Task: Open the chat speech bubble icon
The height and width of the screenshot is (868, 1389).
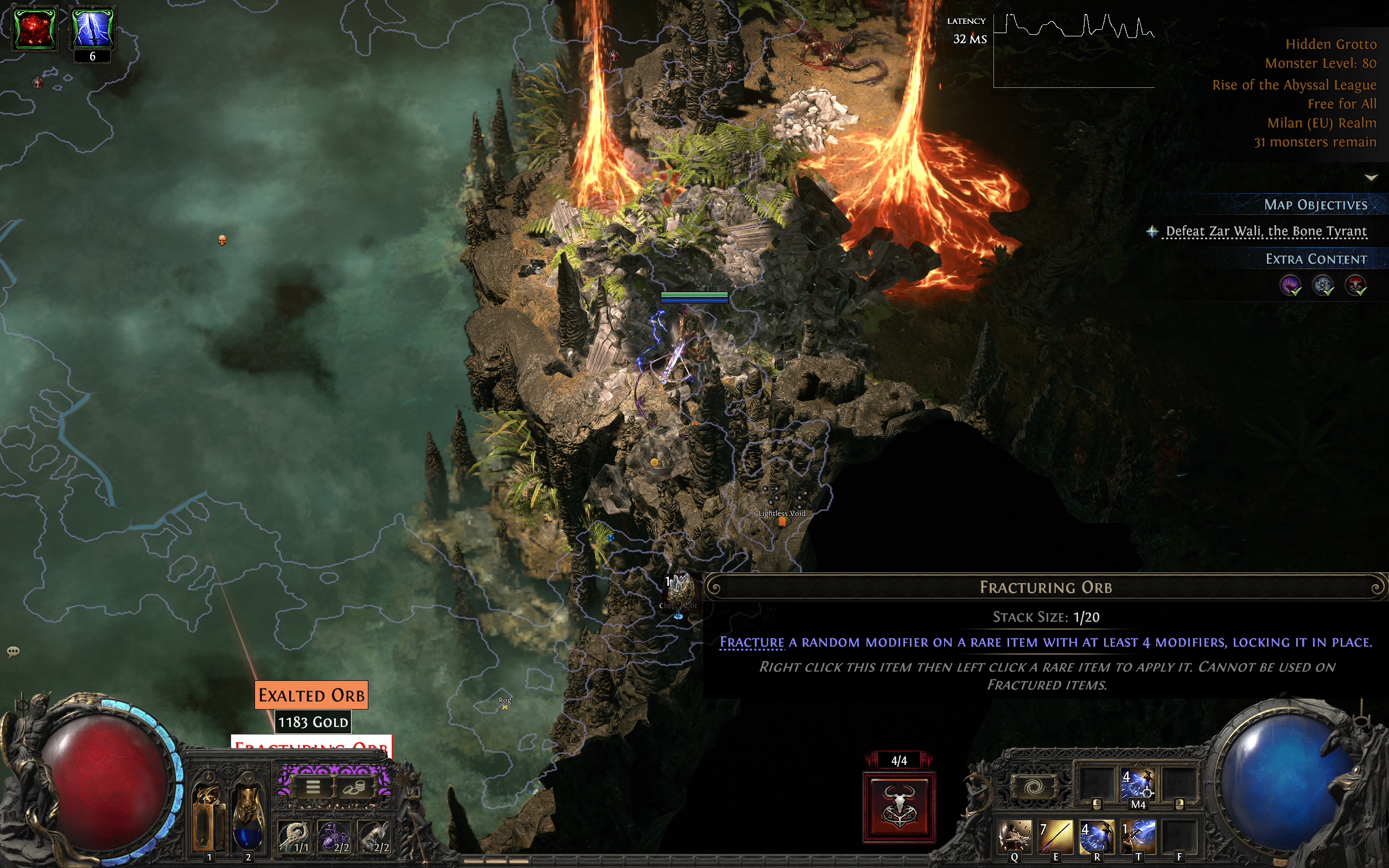Action: tap(13, 652)
